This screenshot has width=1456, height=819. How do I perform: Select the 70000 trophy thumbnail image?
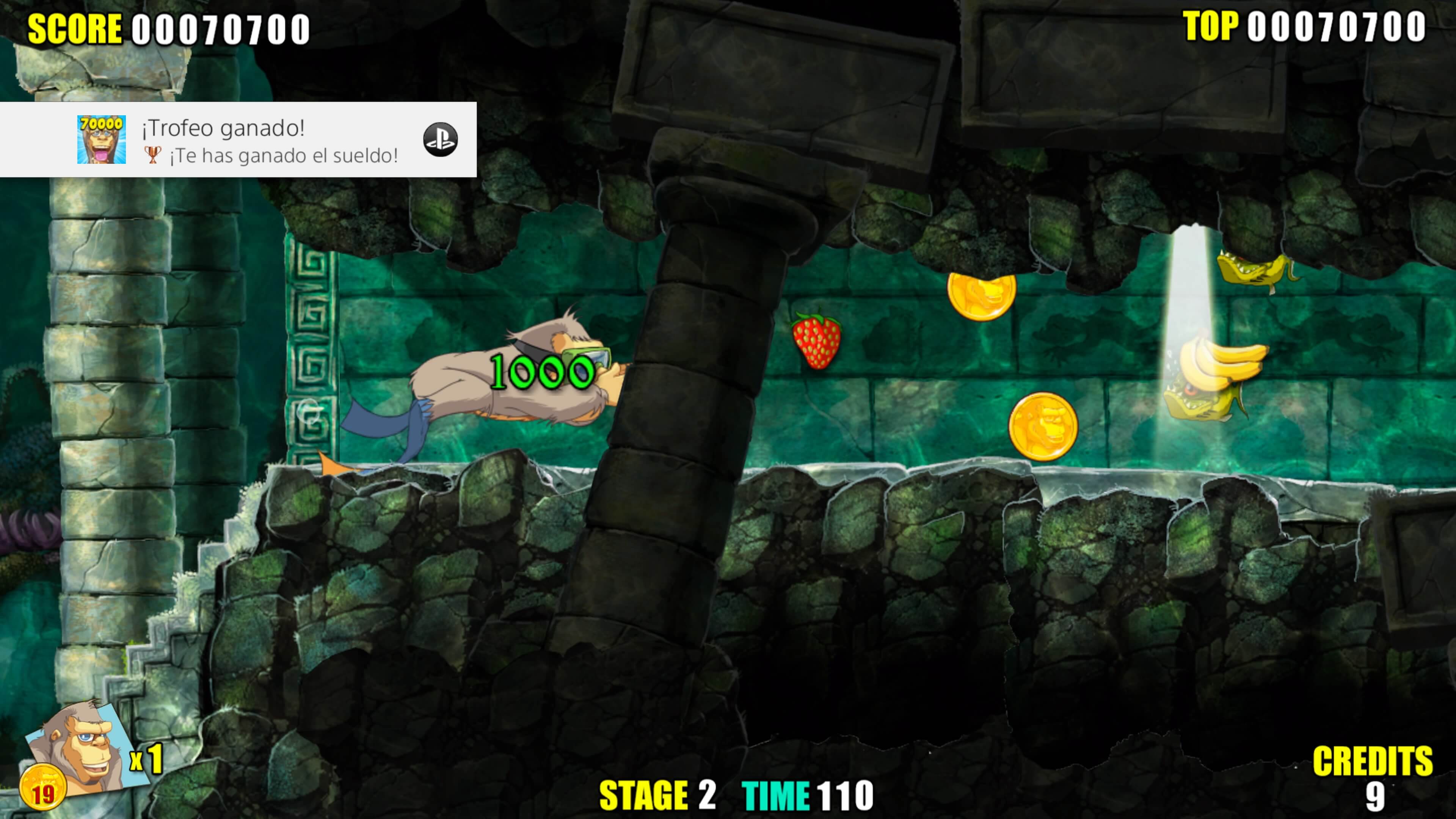click(x=101, y=140)
